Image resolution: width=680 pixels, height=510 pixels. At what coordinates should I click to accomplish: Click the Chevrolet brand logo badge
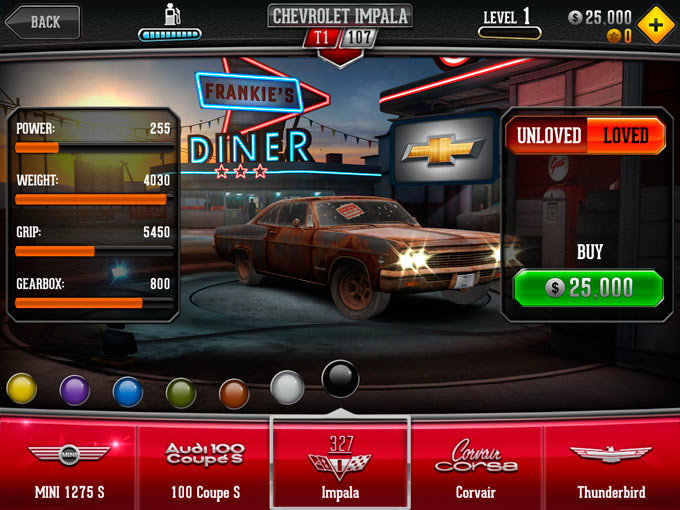point(443,150)
